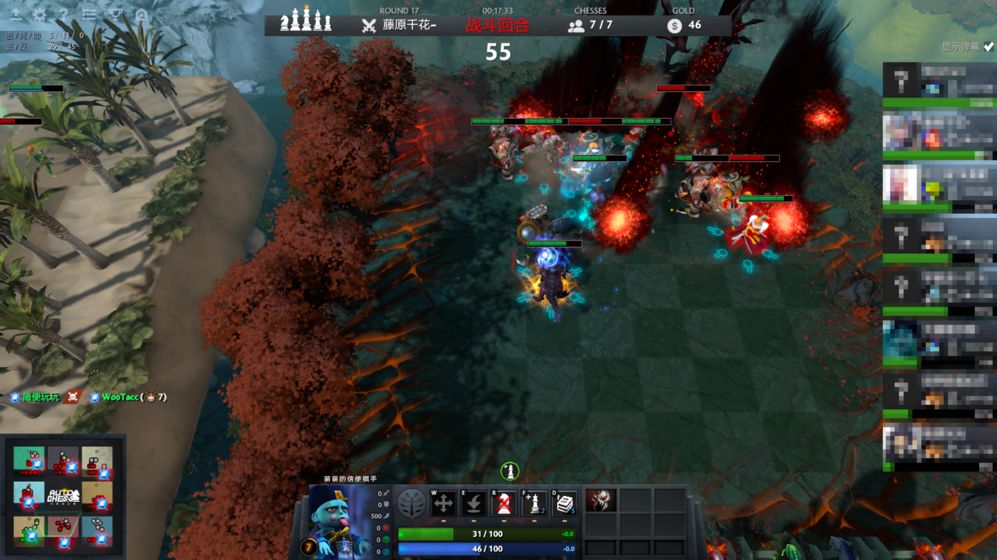Open the scoreboard list icon
This screenshot has height=560, width=997.
pos(90,15)
